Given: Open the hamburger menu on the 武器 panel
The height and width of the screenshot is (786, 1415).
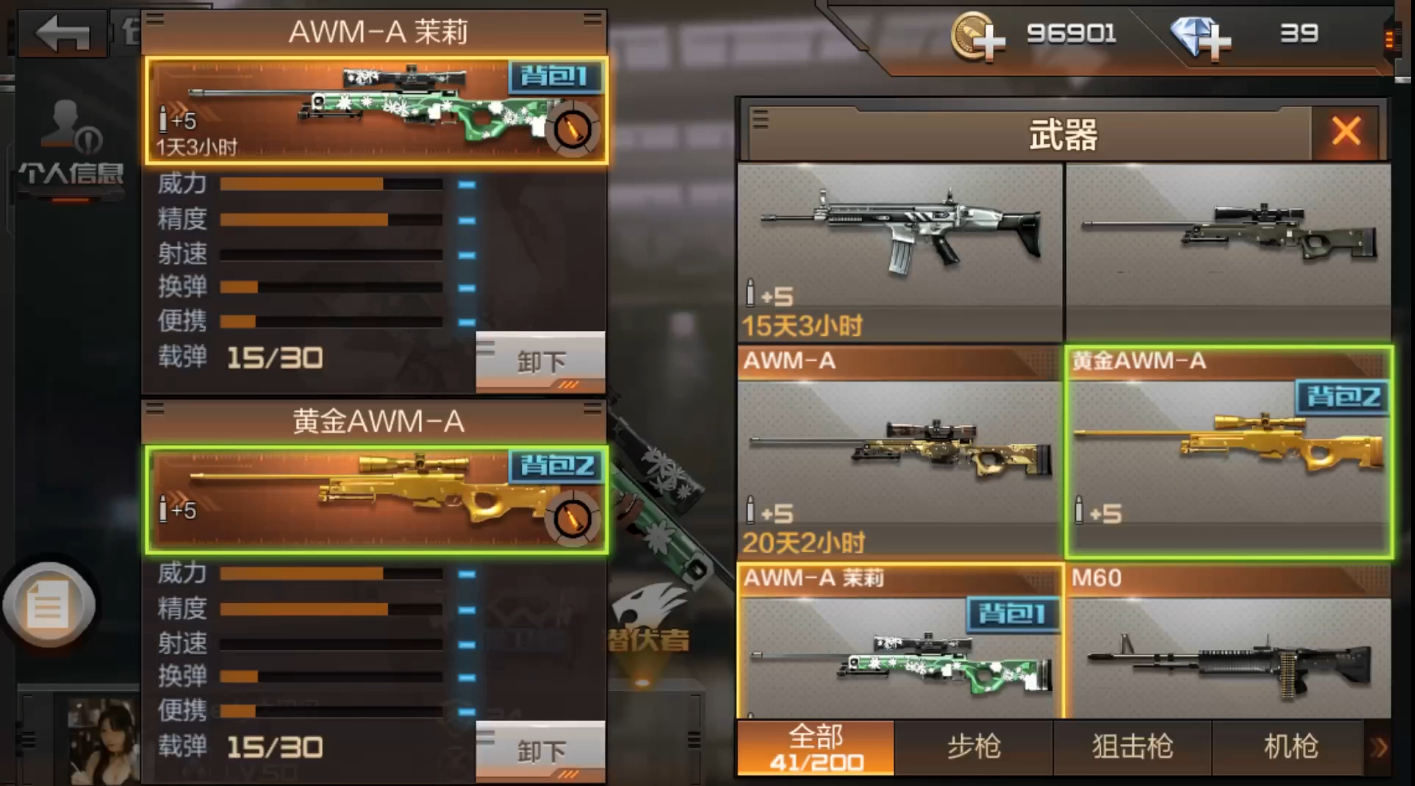Looking at the screenshot, I should pyautogui.click(x=762, y=119).
